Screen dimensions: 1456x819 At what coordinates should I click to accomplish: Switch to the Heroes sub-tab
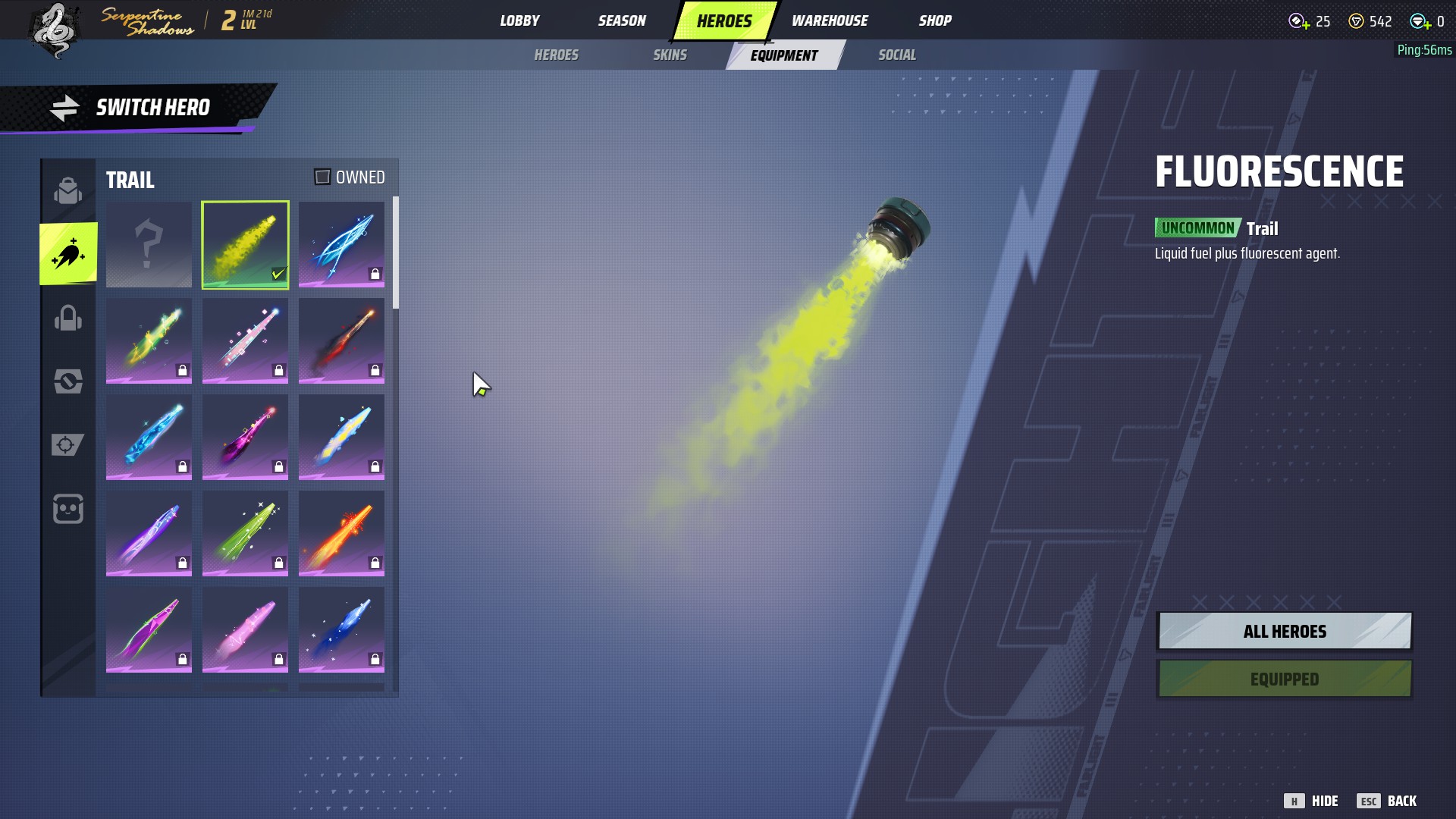(556, 55)
